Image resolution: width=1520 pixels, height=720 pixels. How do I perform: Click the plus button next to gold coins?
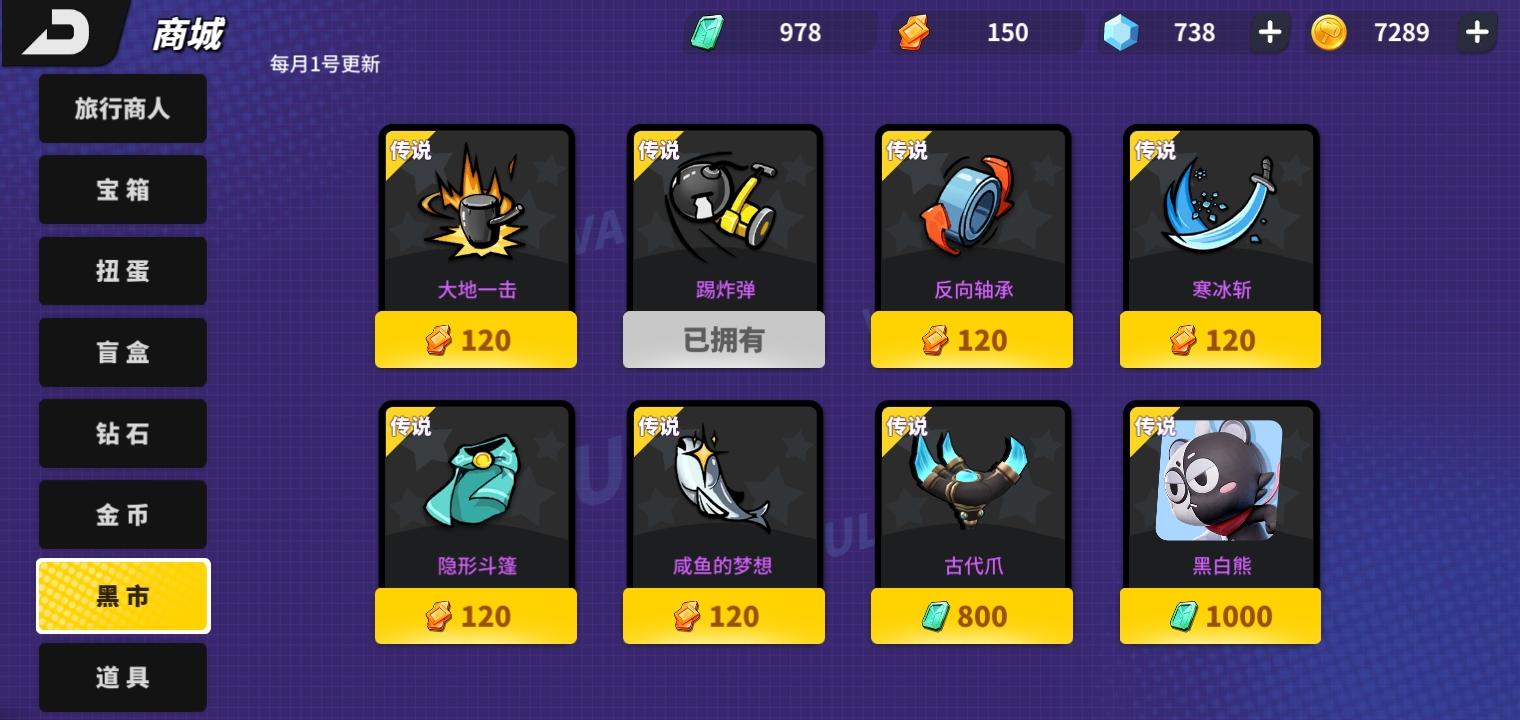tap(1477, 32)
